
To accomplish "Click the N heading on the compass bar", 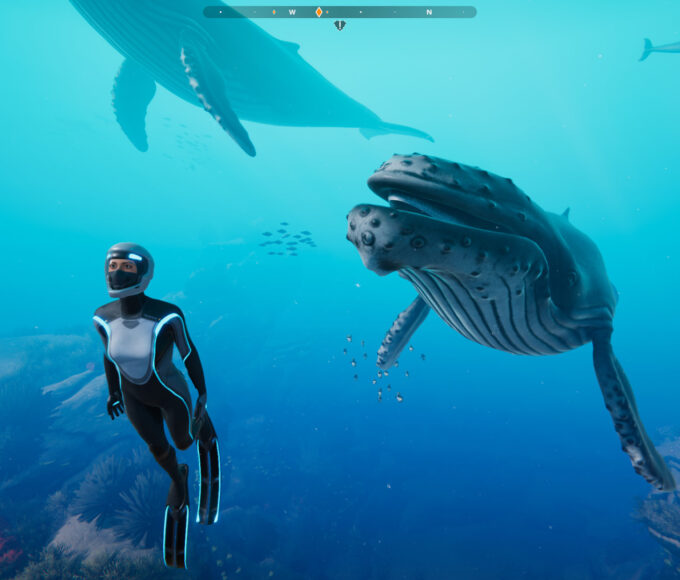I will coord(429,12).
